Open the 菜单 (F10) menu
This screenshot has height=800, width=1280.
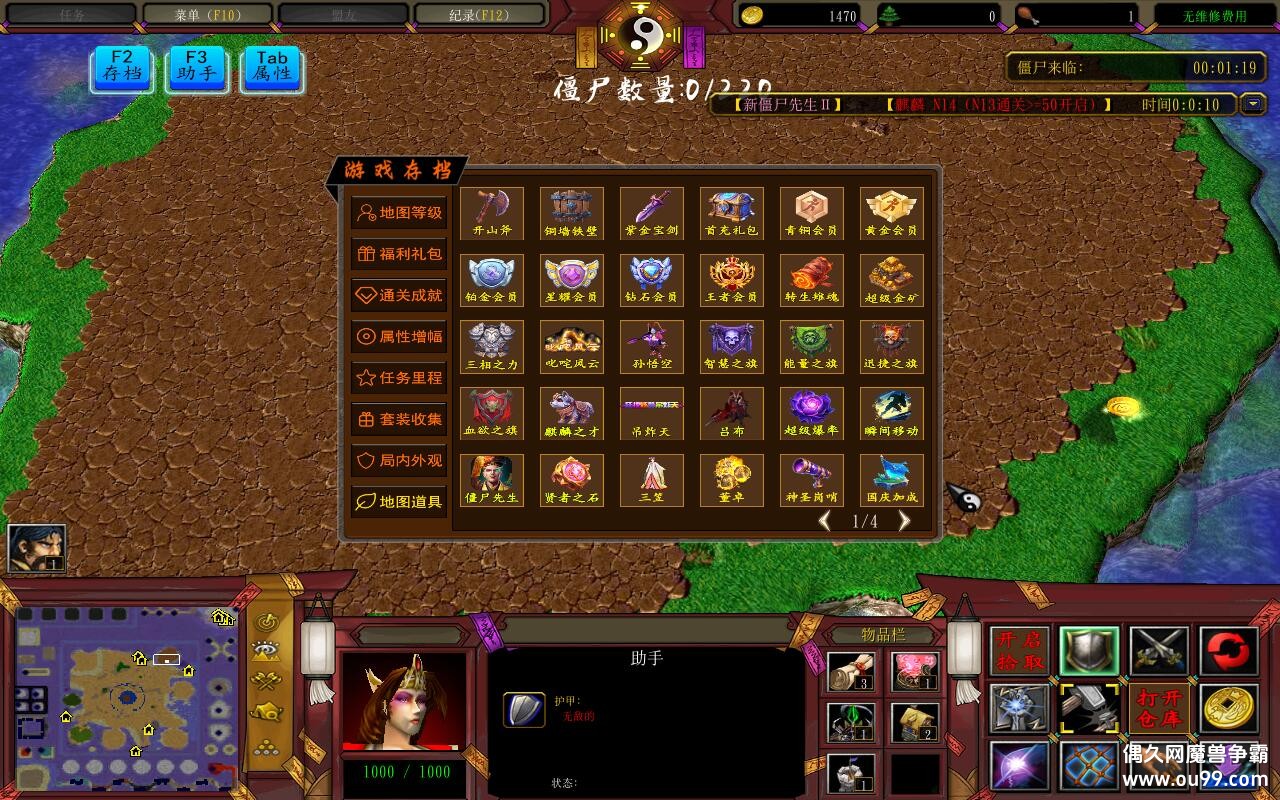click(208, 15)
